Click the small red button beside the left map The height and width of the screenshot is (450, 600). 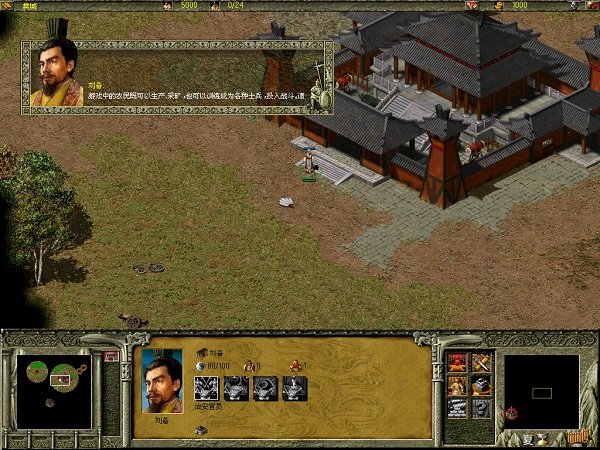pos(110,356)
